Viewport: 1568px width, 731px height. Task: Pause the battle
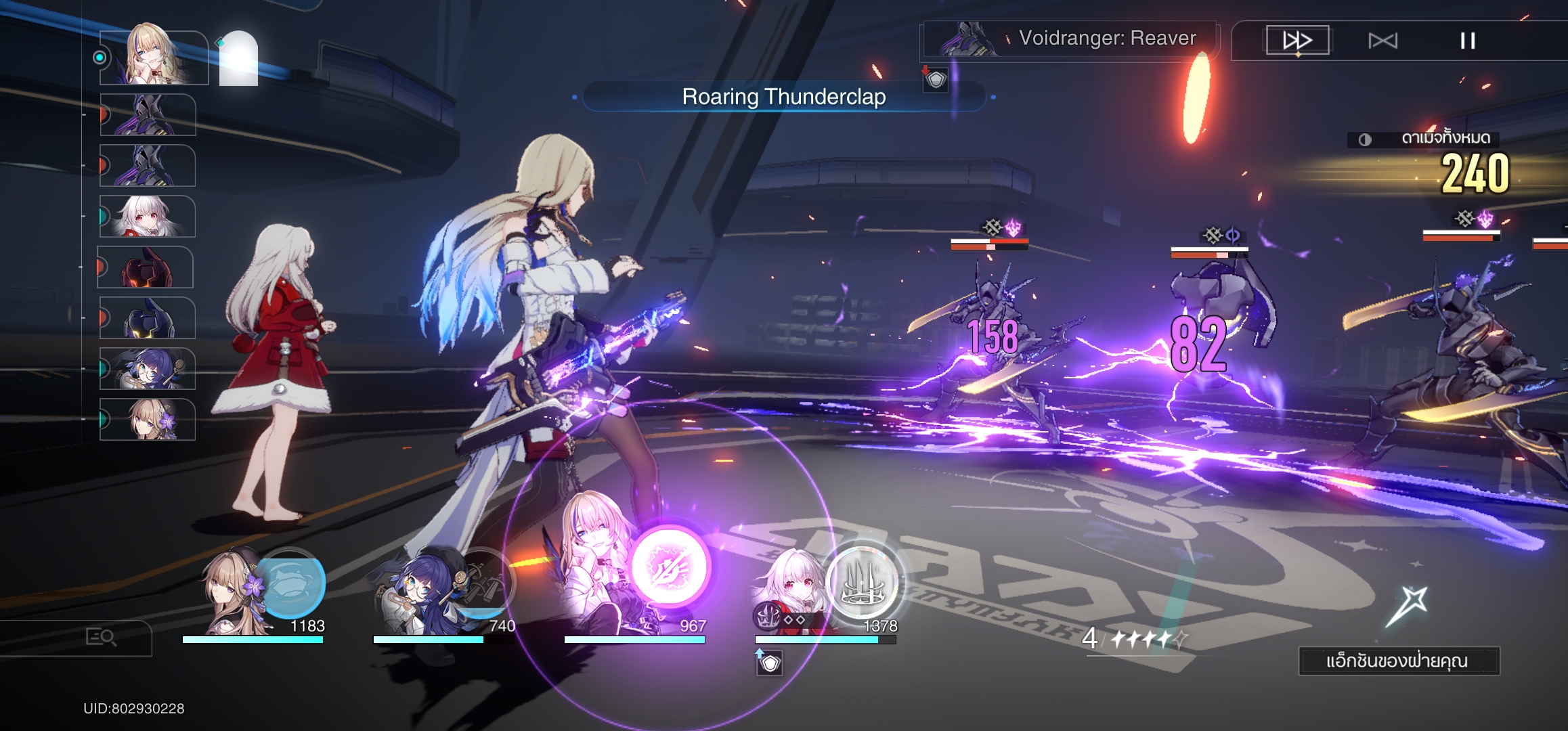click(1467, 41)
